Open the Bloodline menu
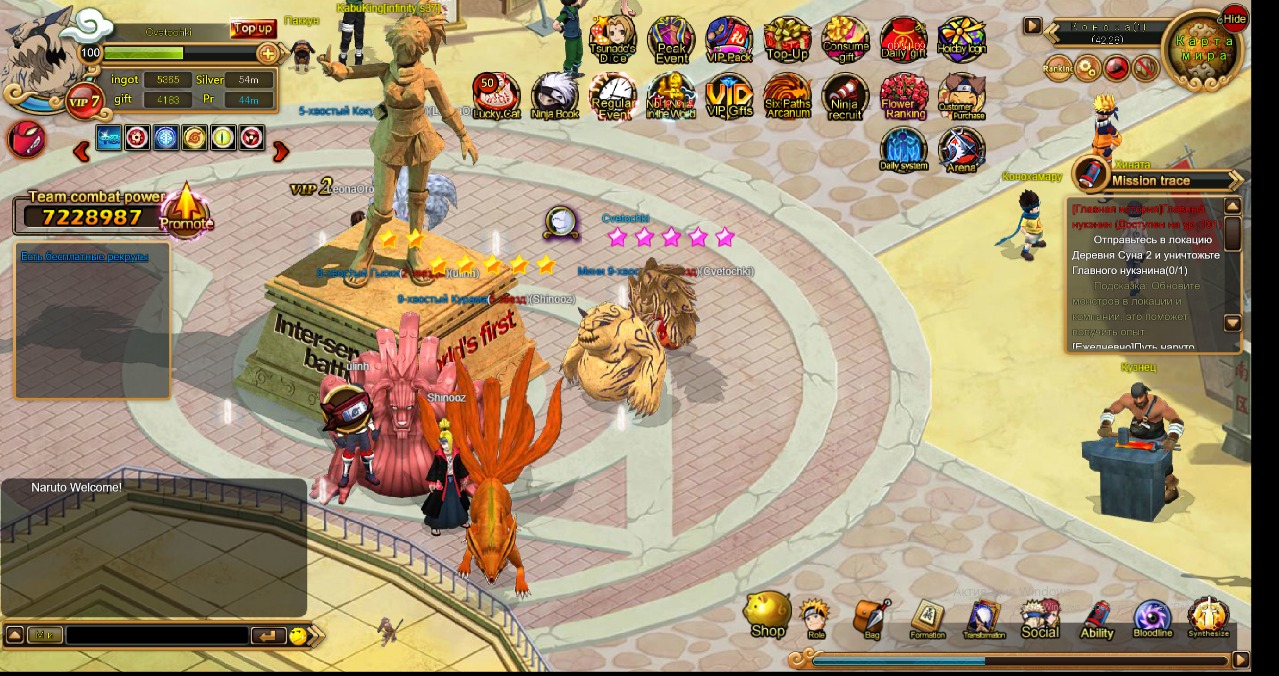The image size is (1279, 676). tap(1152, 619)
